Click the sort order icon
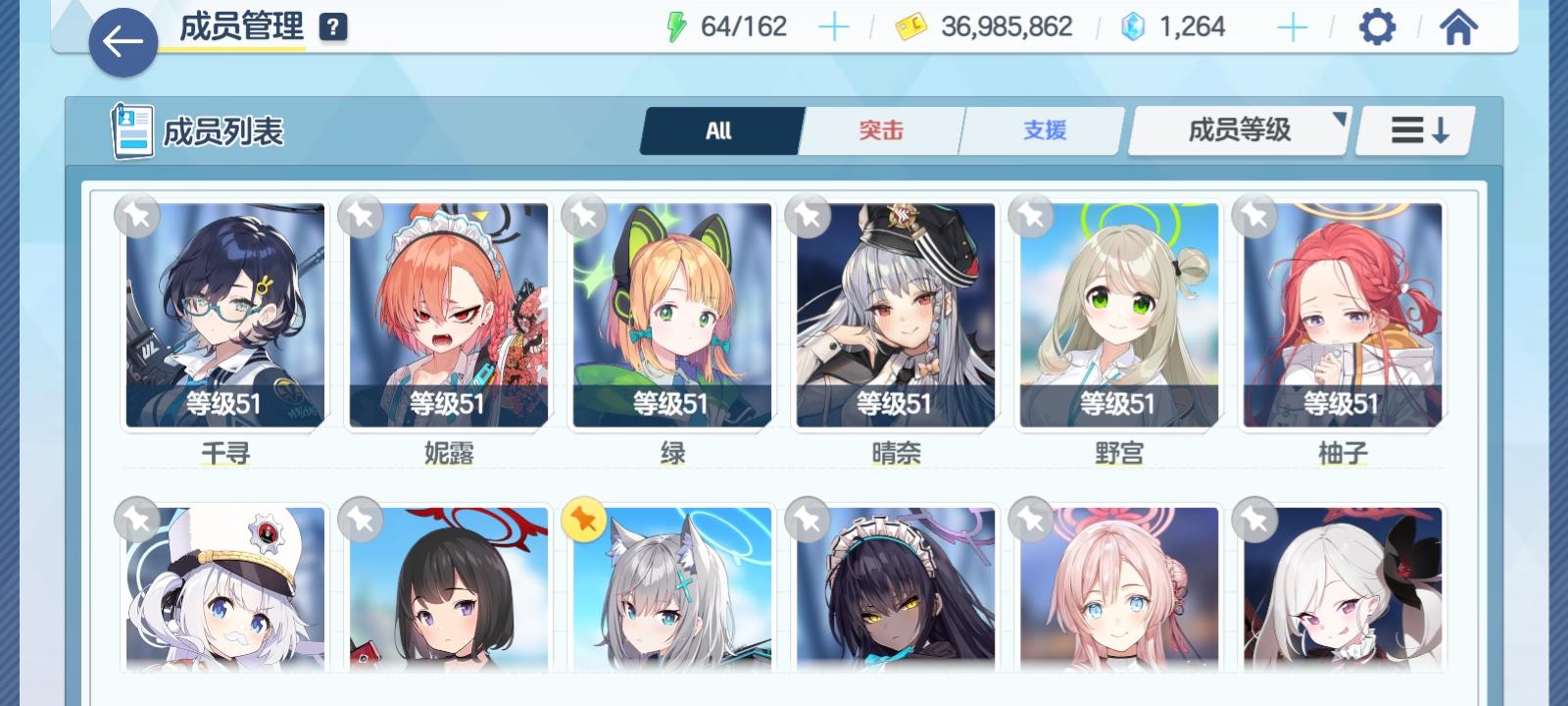The image size is (1568, 706). tap(1414, 129)
